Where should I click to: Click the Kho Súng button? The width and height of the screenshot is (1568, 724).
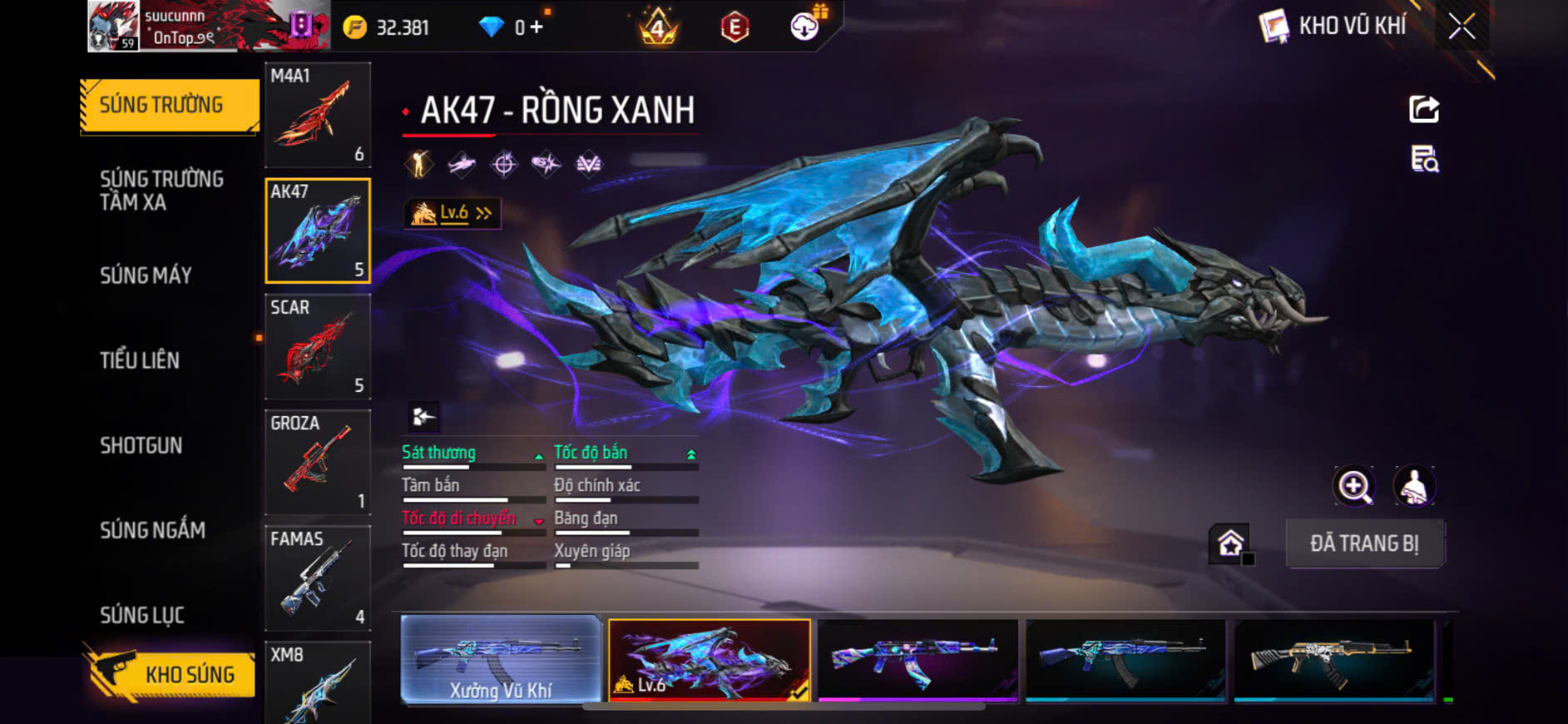[x=171, y=674]
